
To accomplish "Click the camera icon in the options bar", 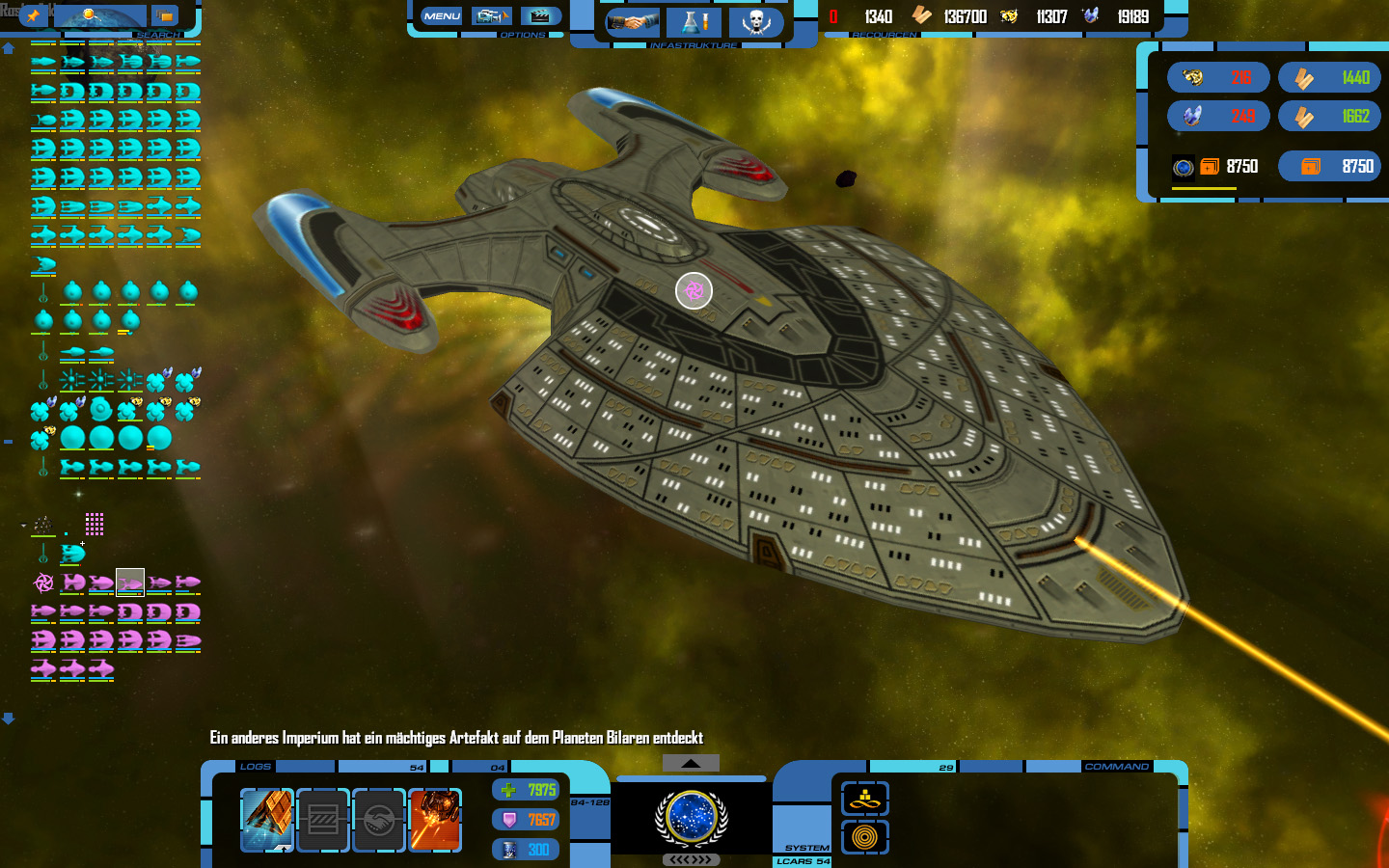I will point(492,15).
